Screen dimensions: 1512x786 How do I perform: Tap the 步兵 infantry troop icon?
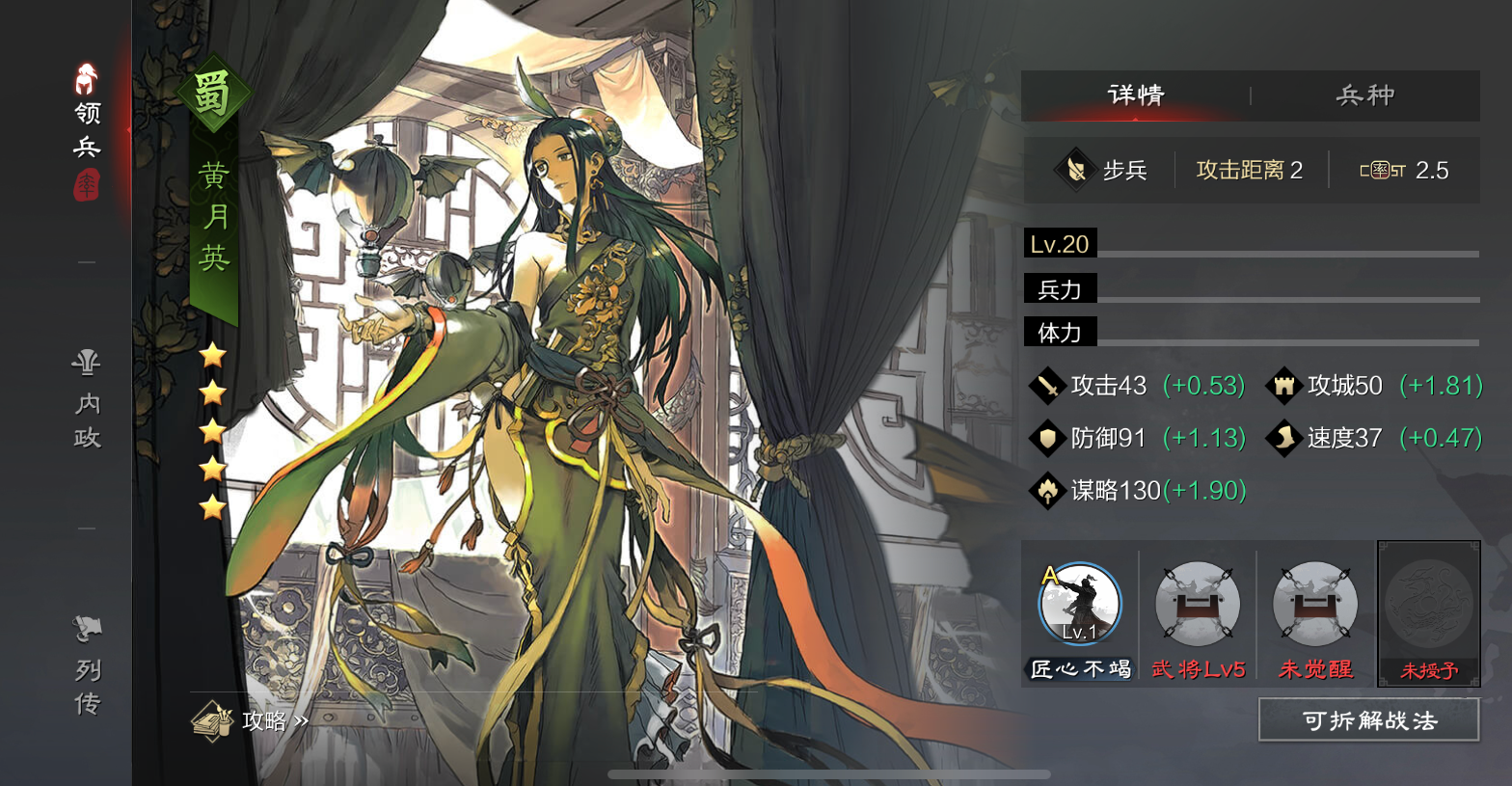[1073, 171]
